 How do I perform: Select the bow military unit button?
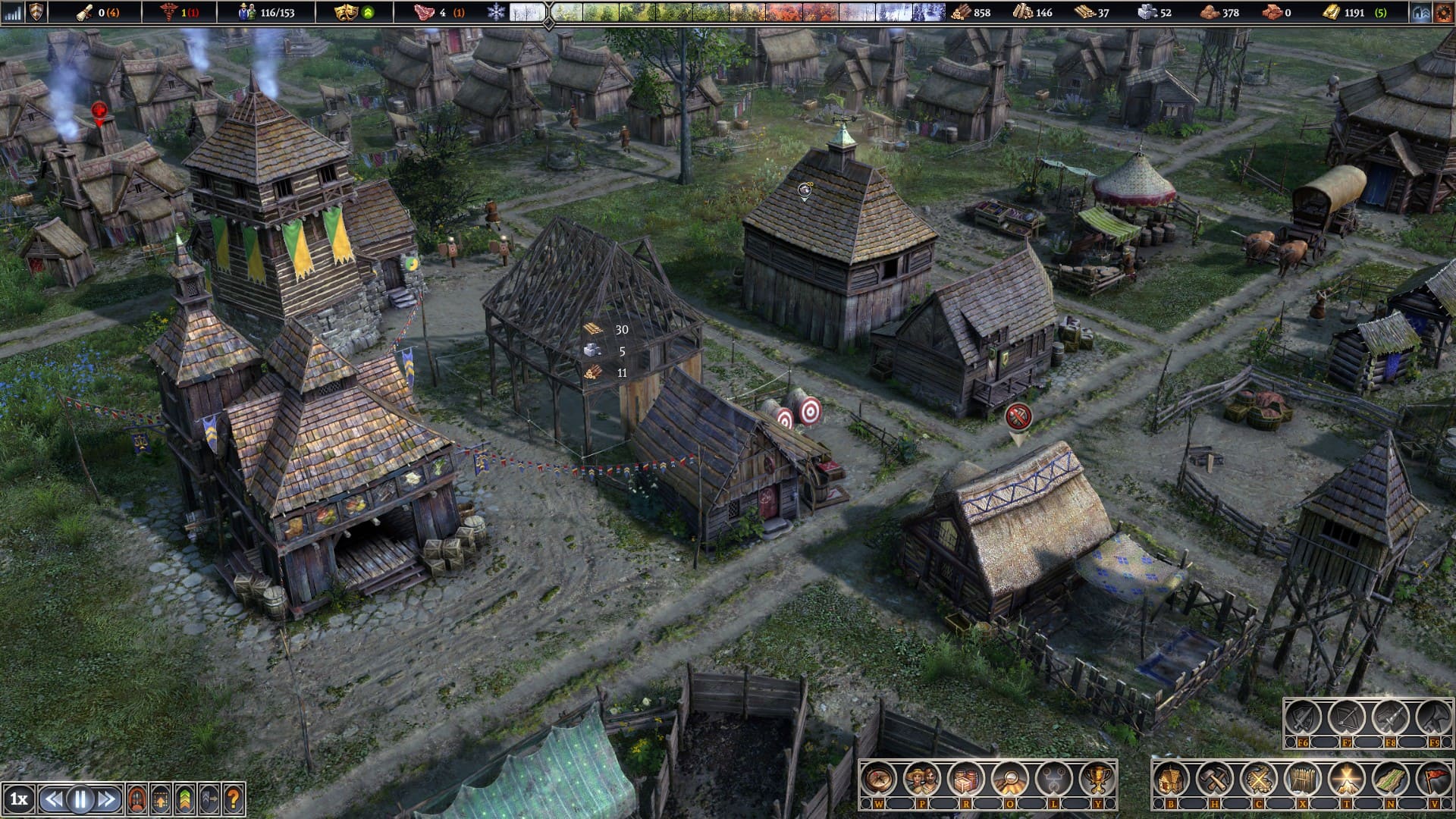(1347, 717)
